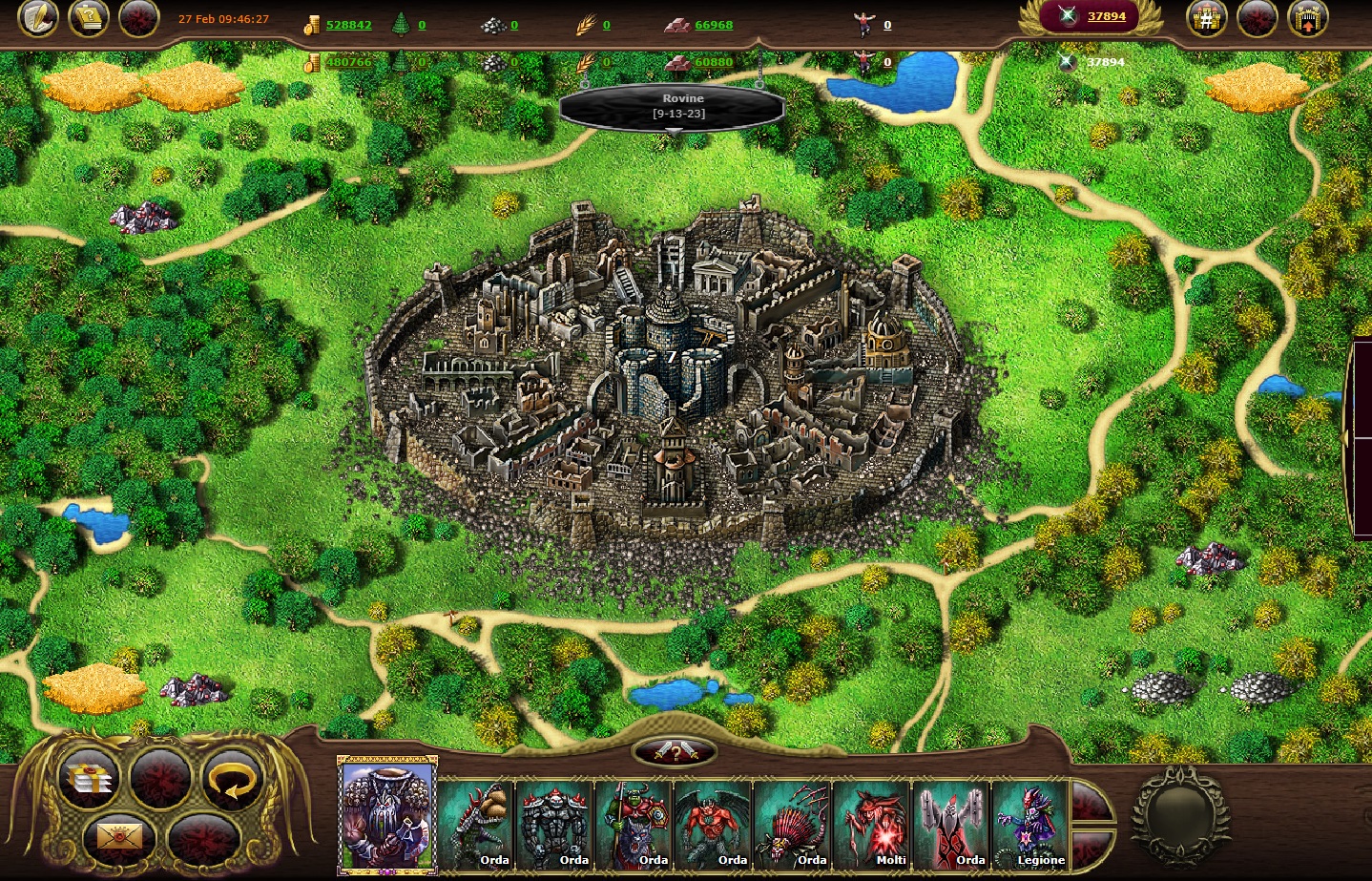Select the lizard beast unit card
Screen dimensions: 1372x881
[x=477, y=824]
